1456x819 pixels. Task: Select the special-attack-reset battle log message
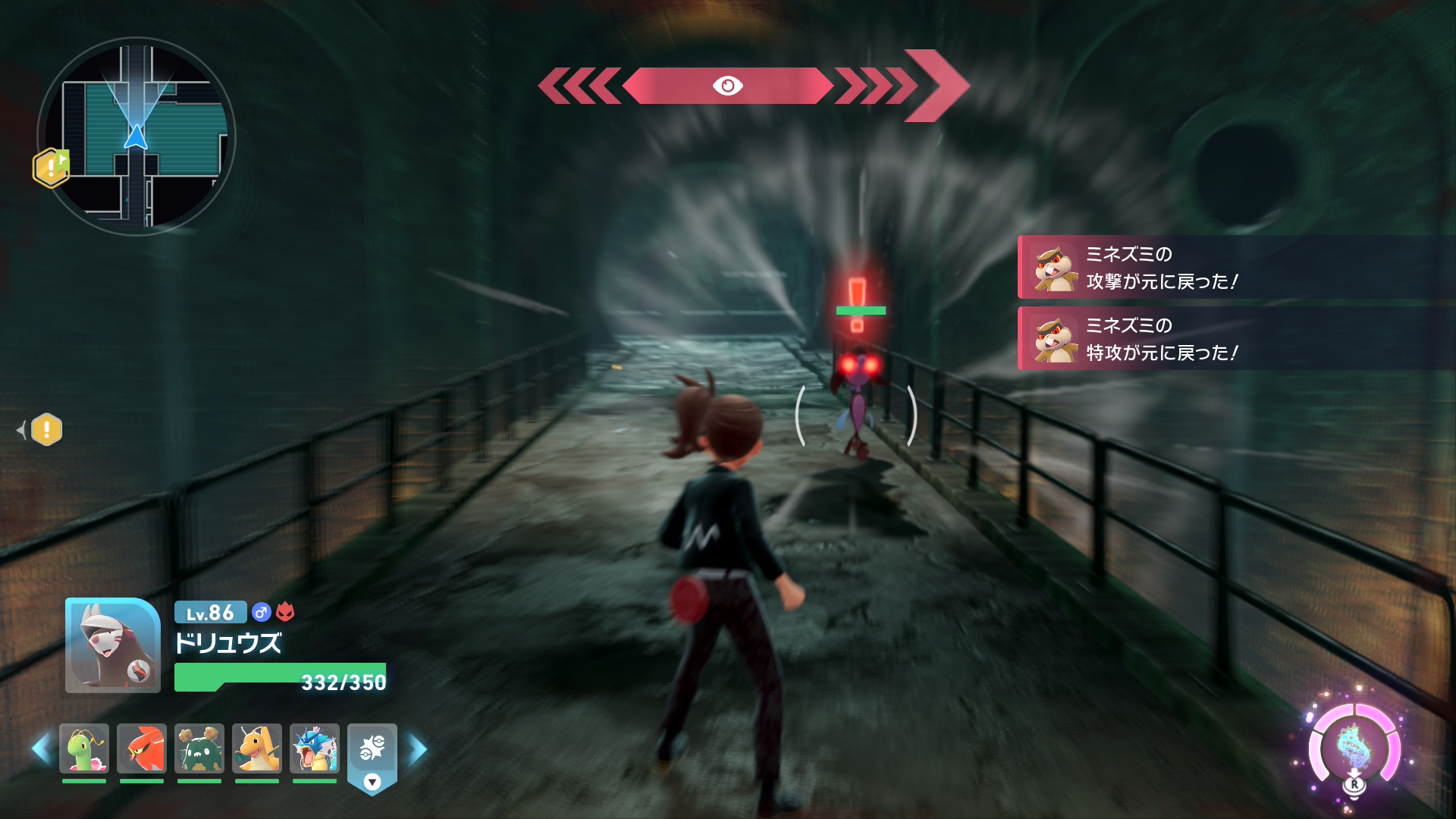click(1236, 339)
